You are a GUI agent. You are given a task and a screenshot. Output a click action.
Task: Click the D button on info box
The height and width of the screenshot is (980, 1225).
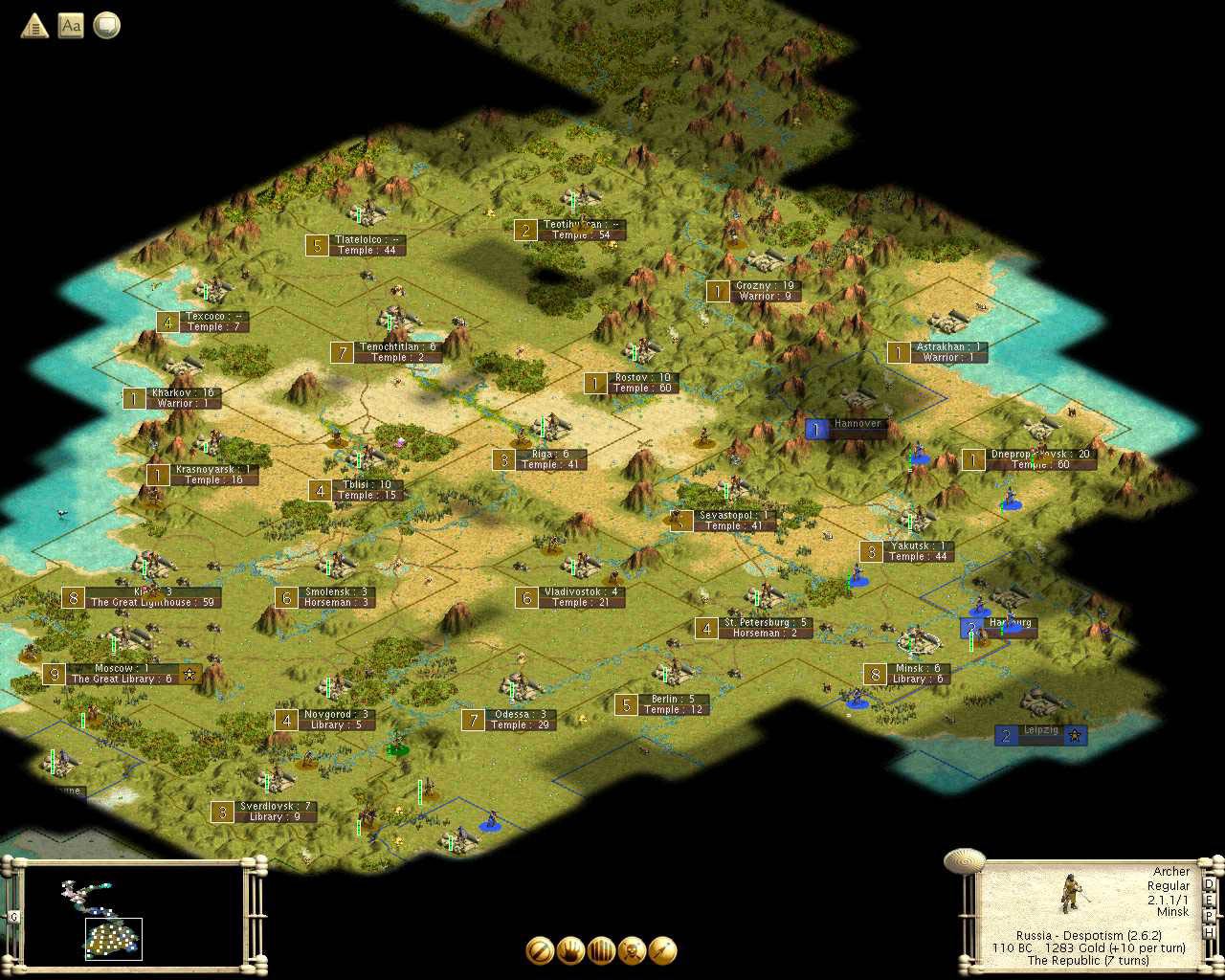(1209, 884)
